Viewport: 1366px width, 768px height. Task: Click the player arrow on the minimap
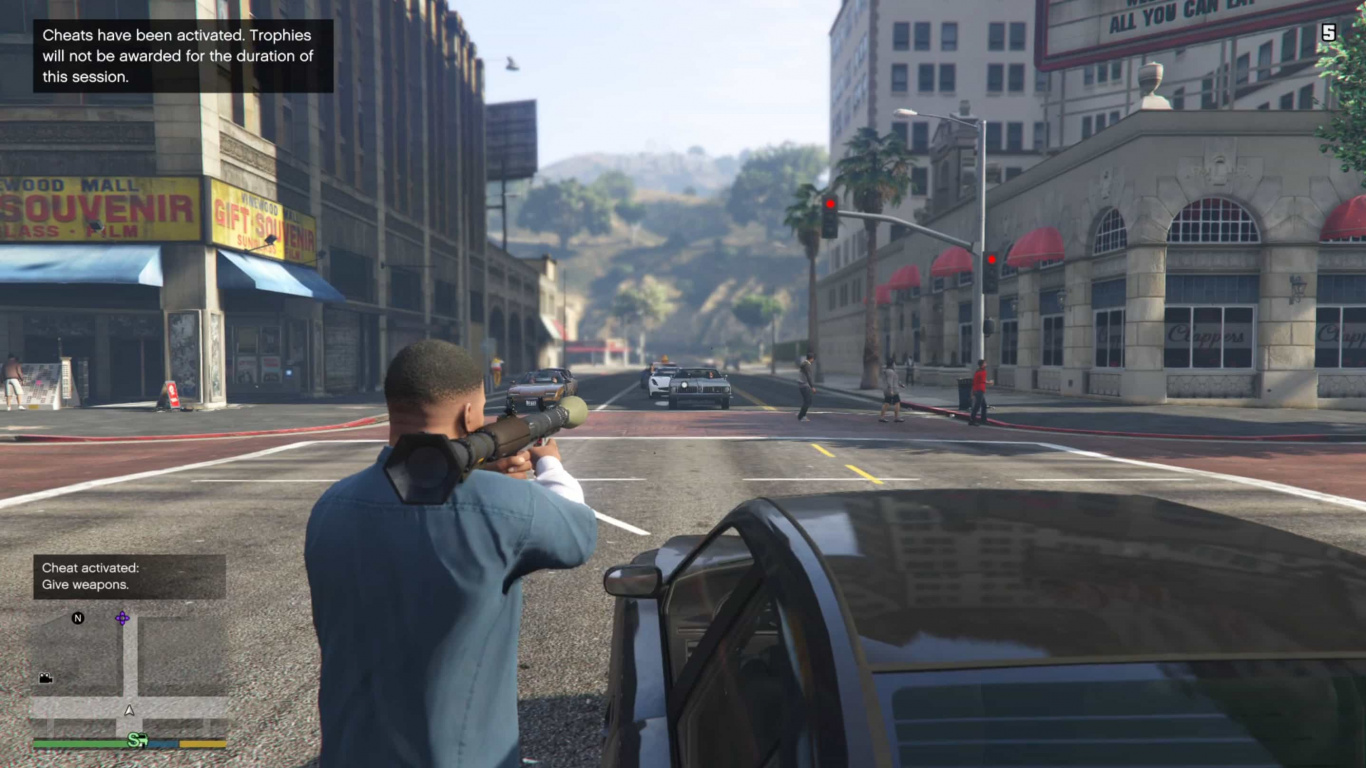[128, 710]
